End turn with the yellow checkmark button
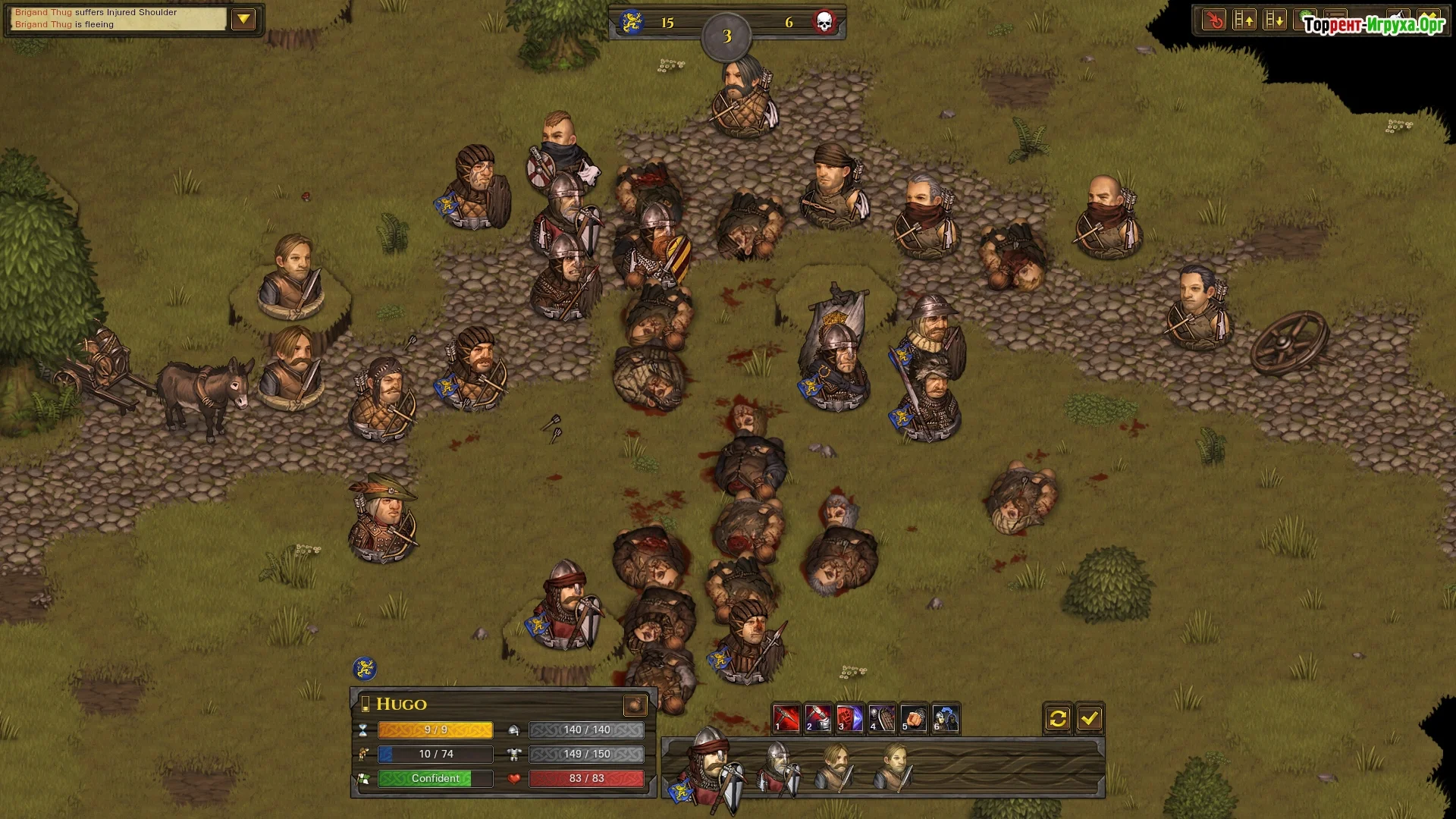 tap(1090, 718)
